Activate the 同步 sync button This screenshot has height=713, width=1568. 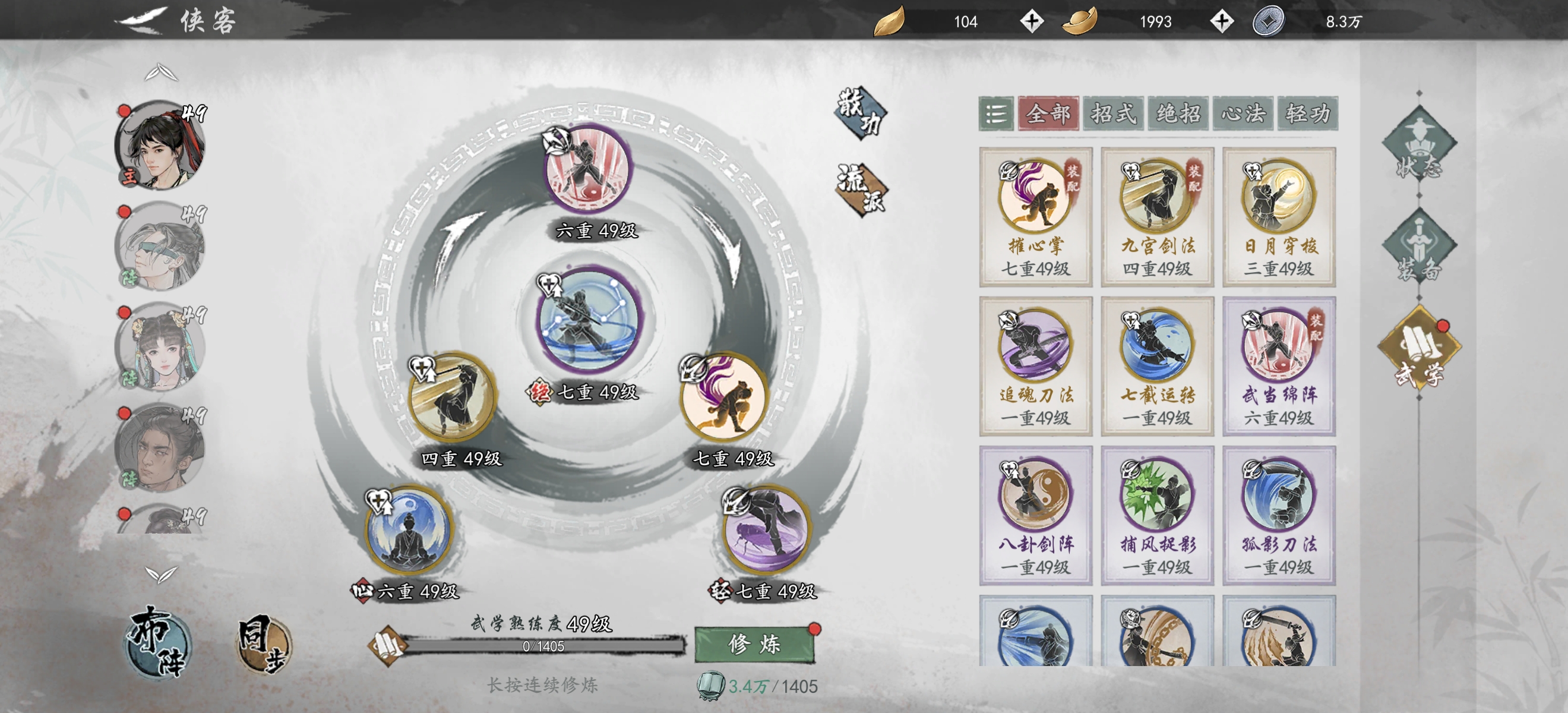click(x=264, y=645)
